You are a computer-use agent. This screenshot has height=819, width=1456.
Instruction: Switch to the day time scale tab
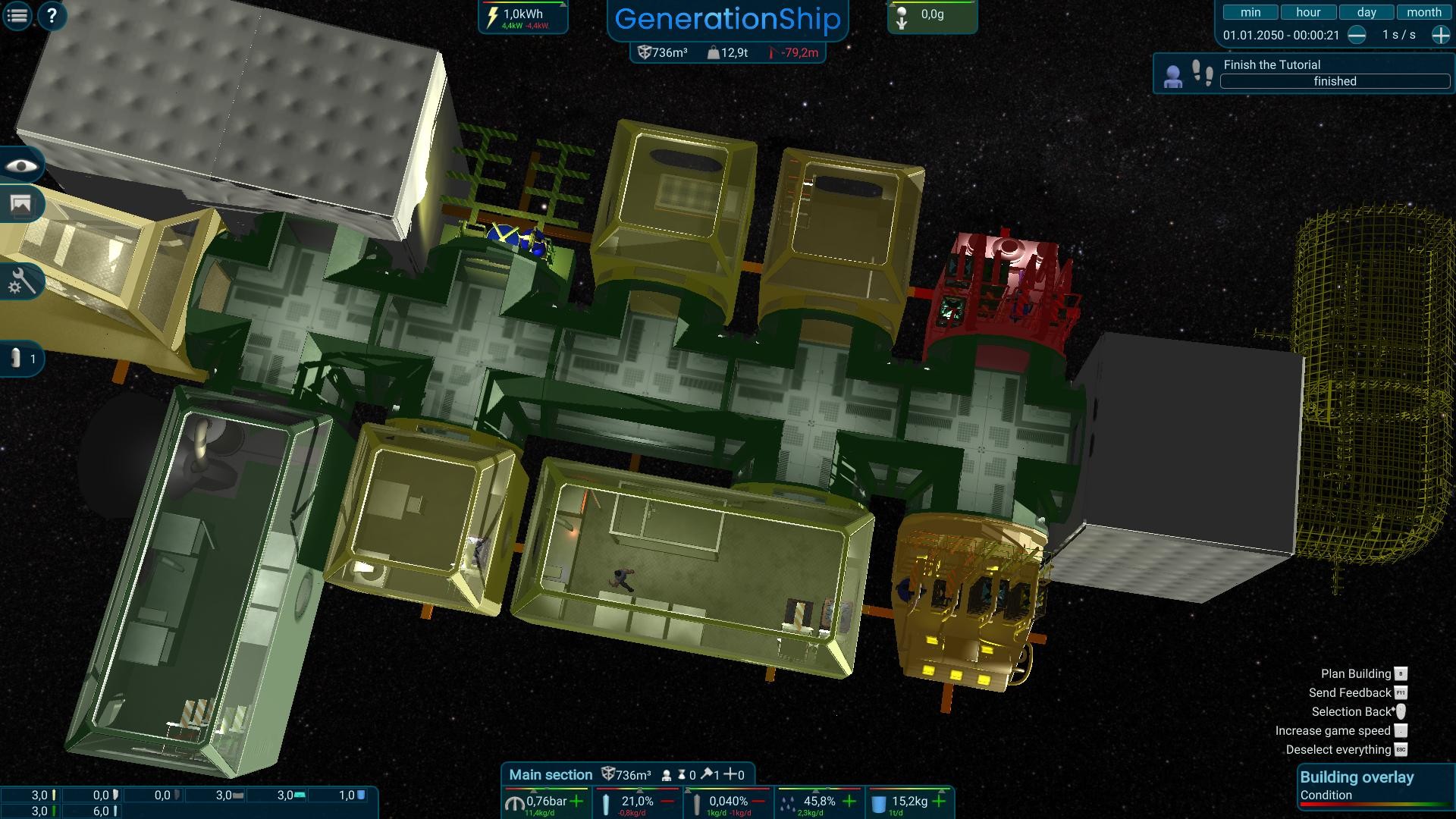coord(1367,12)
